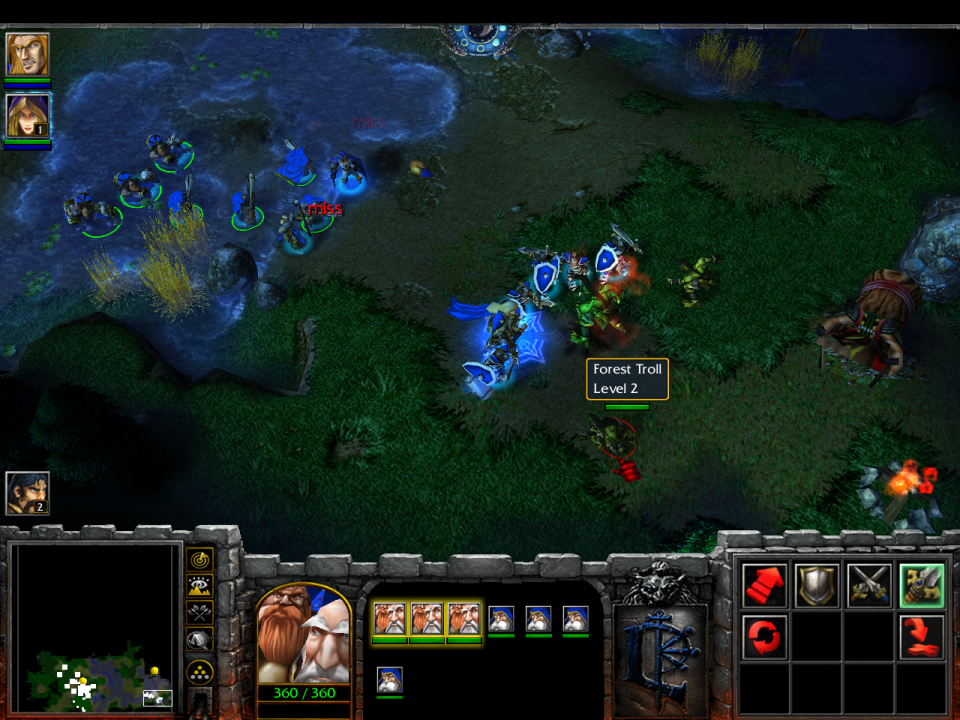Viewport: 960px width, 720px height.
Task: Select the wizard icon in the second row
Action: (389, 680)
